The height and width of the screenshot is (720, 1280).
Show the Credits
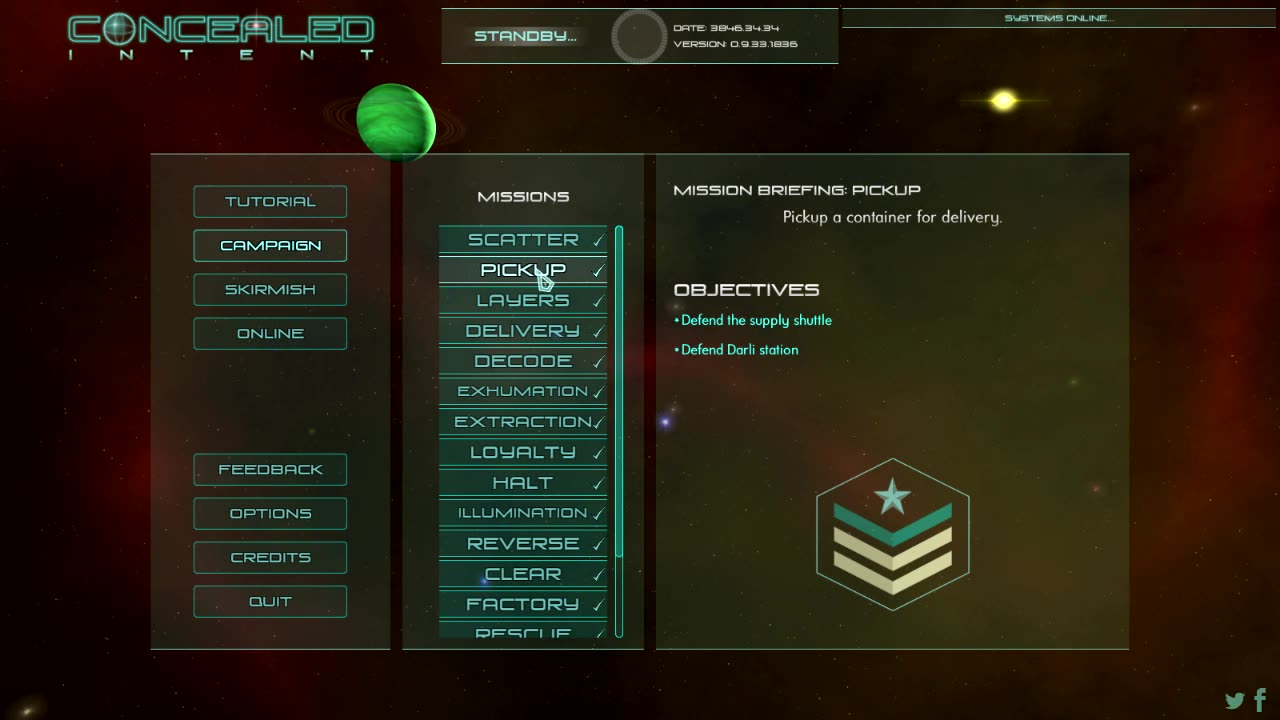coord(270,558)
